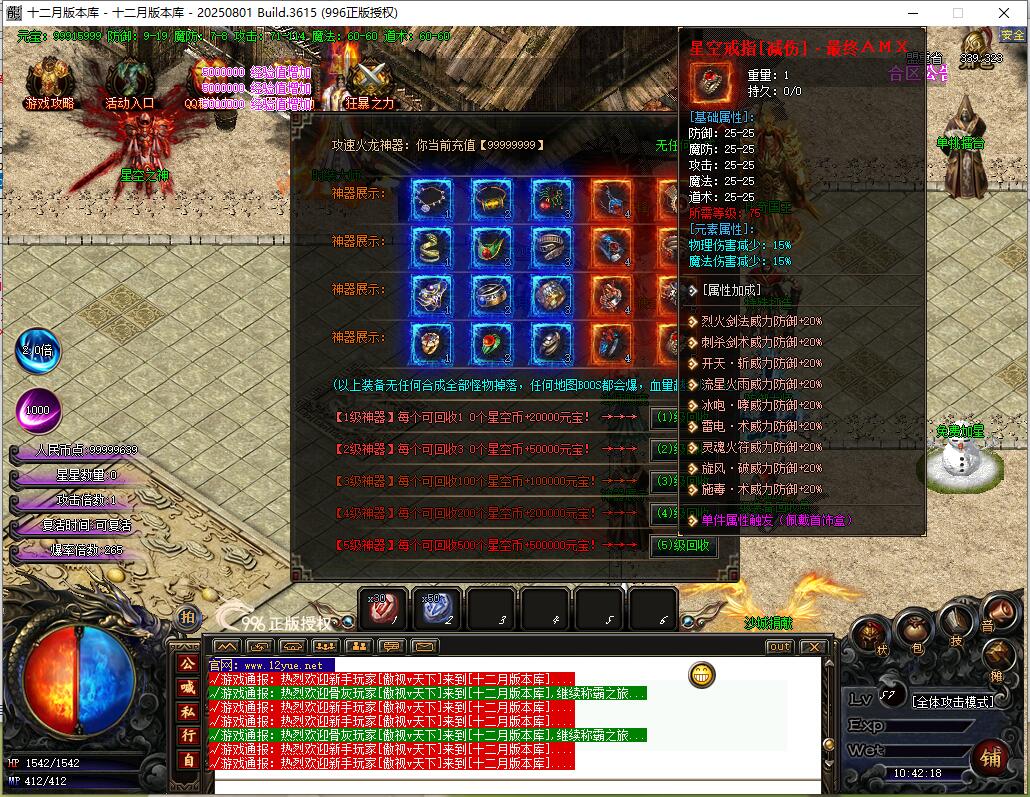This screenshot has height=797, width=1030.
Task: Select the level-1 gold ring artifact in the bottom row
Action: coord(432,343)
